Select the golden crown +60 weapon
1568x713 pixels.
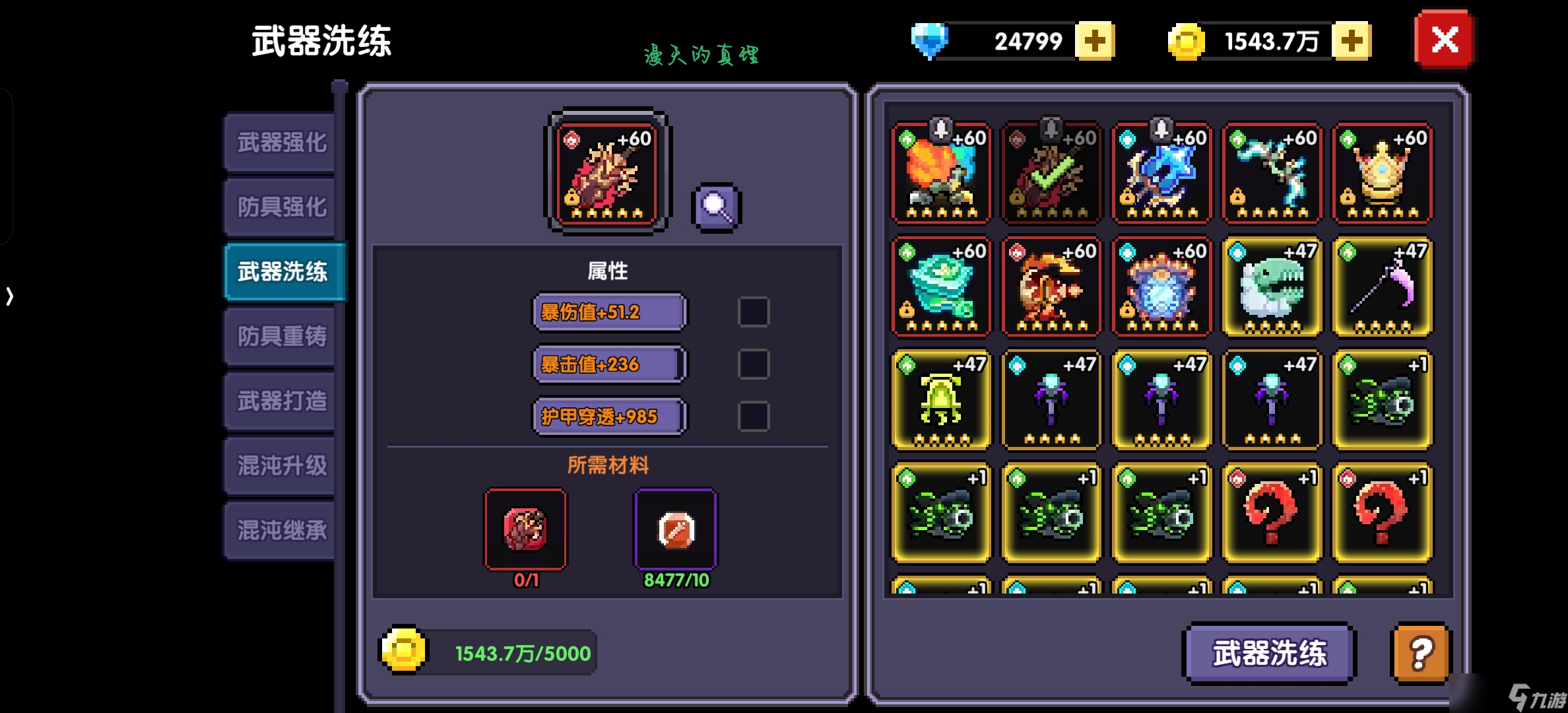pyautogui.click(x=1383, y=174)
